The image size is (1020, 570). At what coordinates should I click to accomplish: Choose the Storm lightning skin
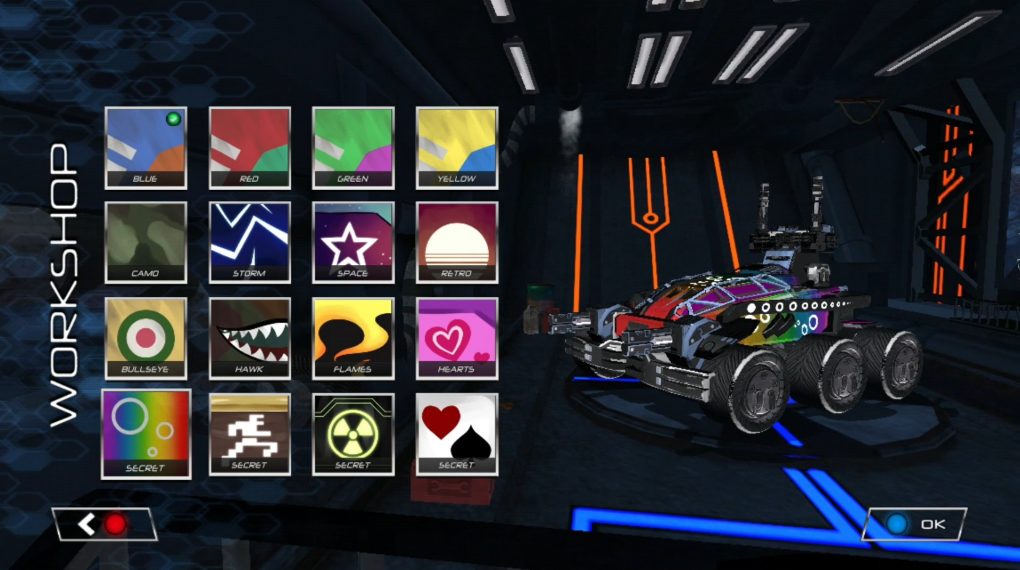pos(249,243)
